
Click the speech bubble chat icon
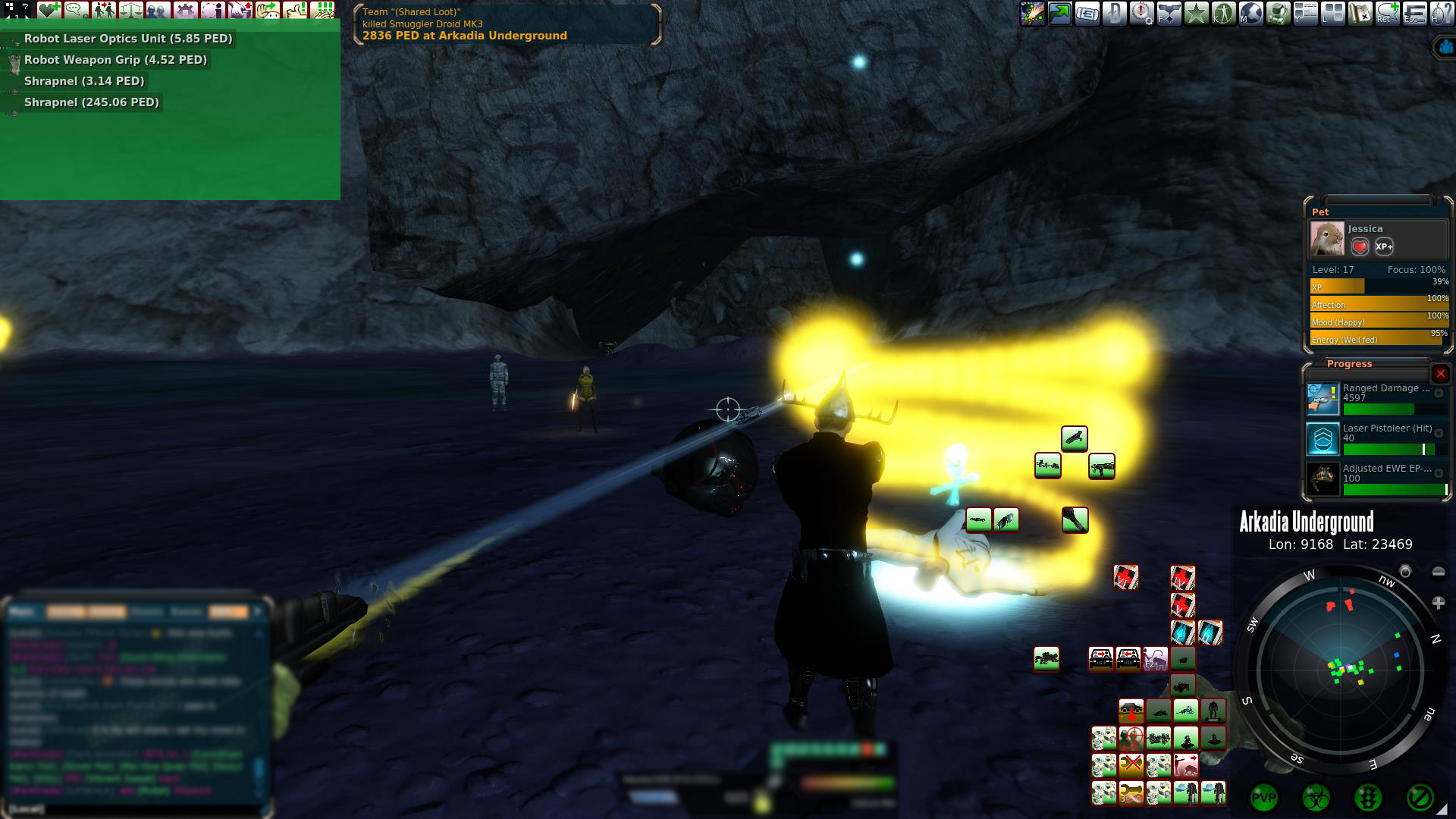[77, 11]
